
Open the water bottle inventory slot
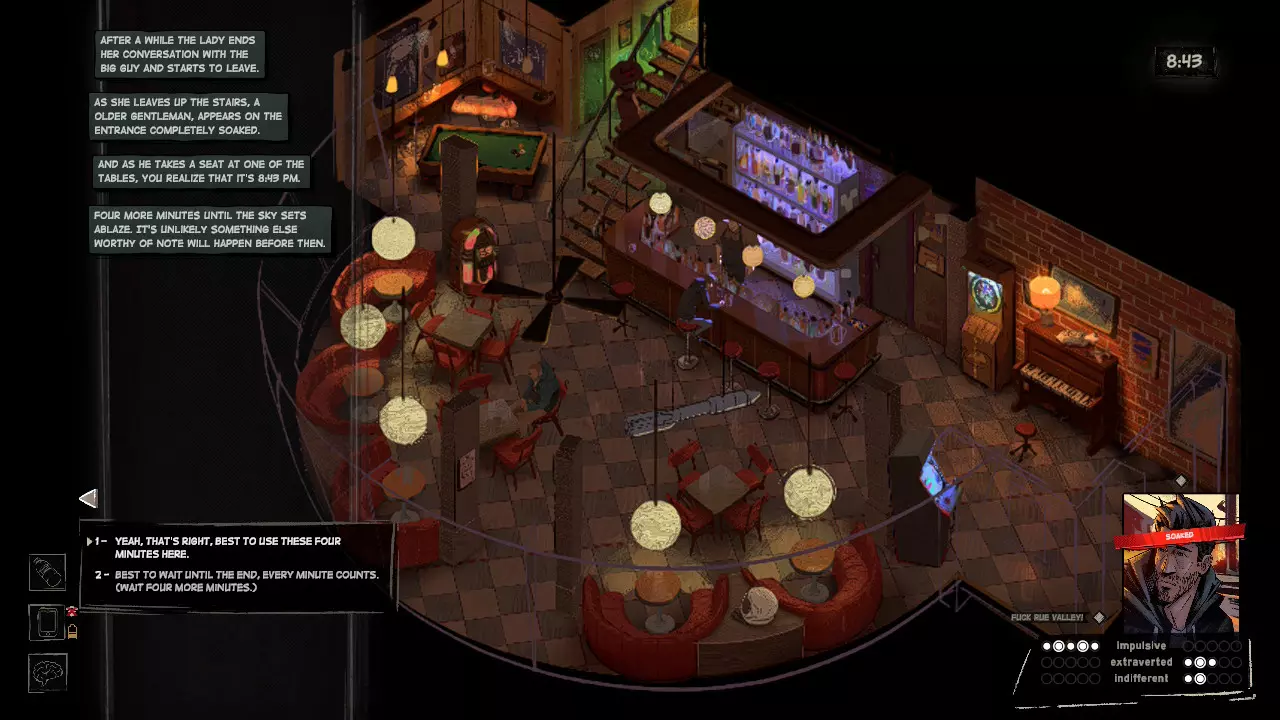pyautogui.click(x=47, y=573)
